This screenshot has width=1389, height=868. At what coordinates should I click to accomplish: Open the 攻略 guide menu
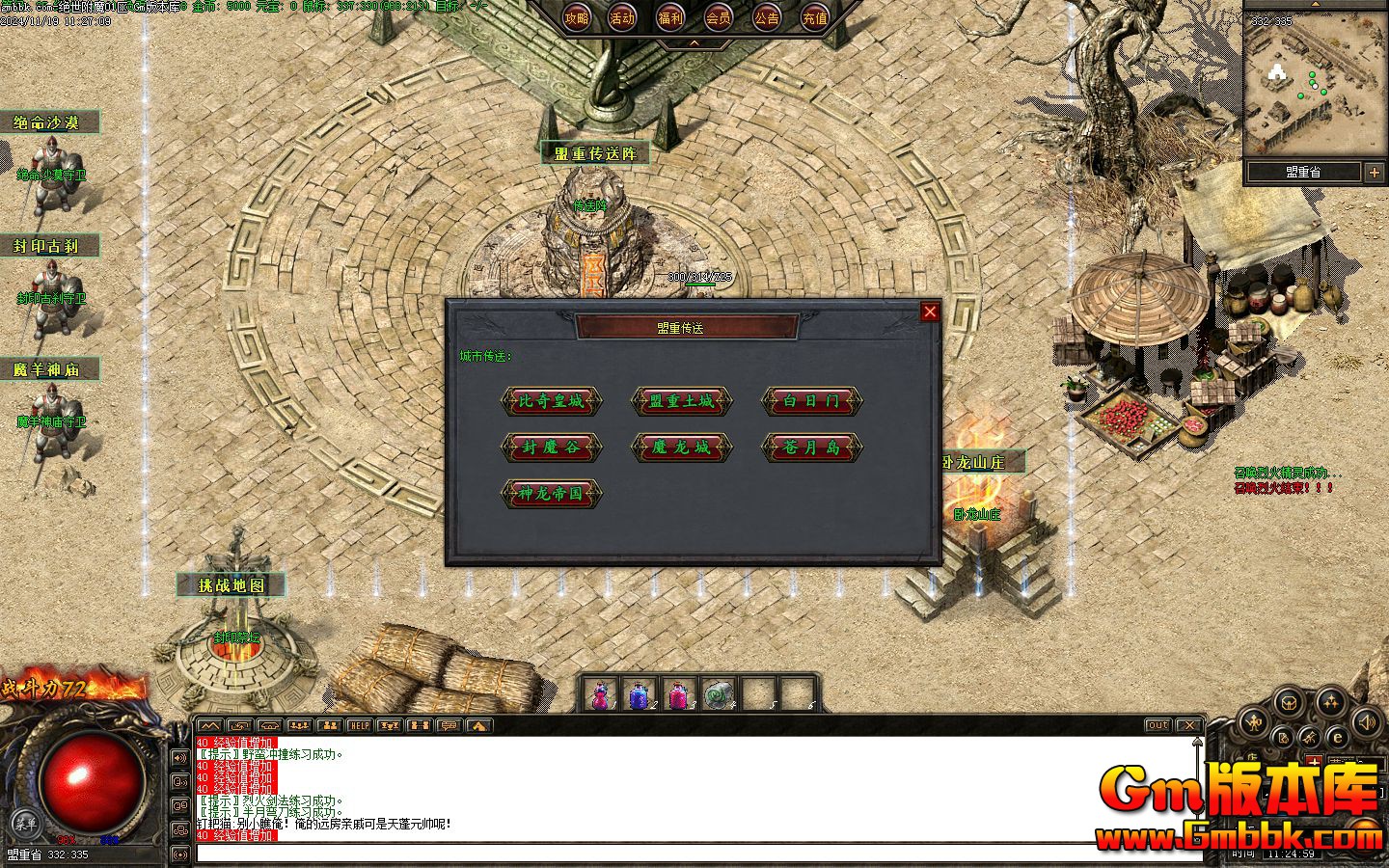(577, 17)
